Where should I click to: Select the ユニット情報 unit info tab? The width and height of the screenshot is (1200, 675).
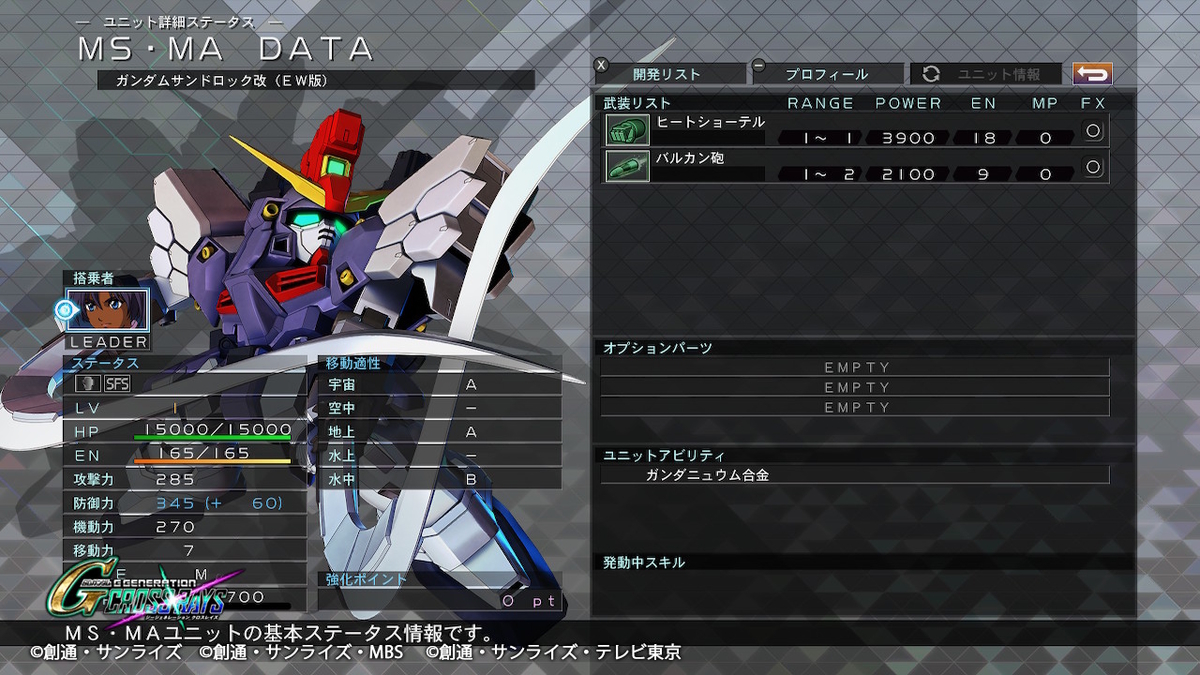point(986,74)
